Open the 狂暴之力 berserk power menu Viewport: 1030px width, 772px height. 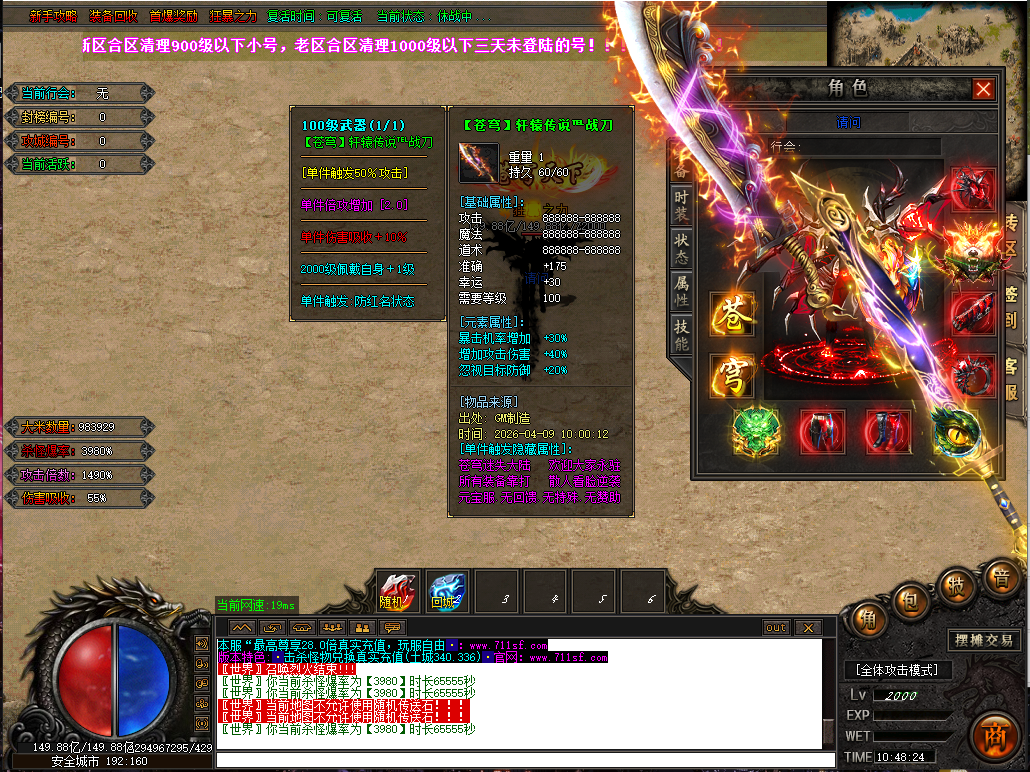233,17
